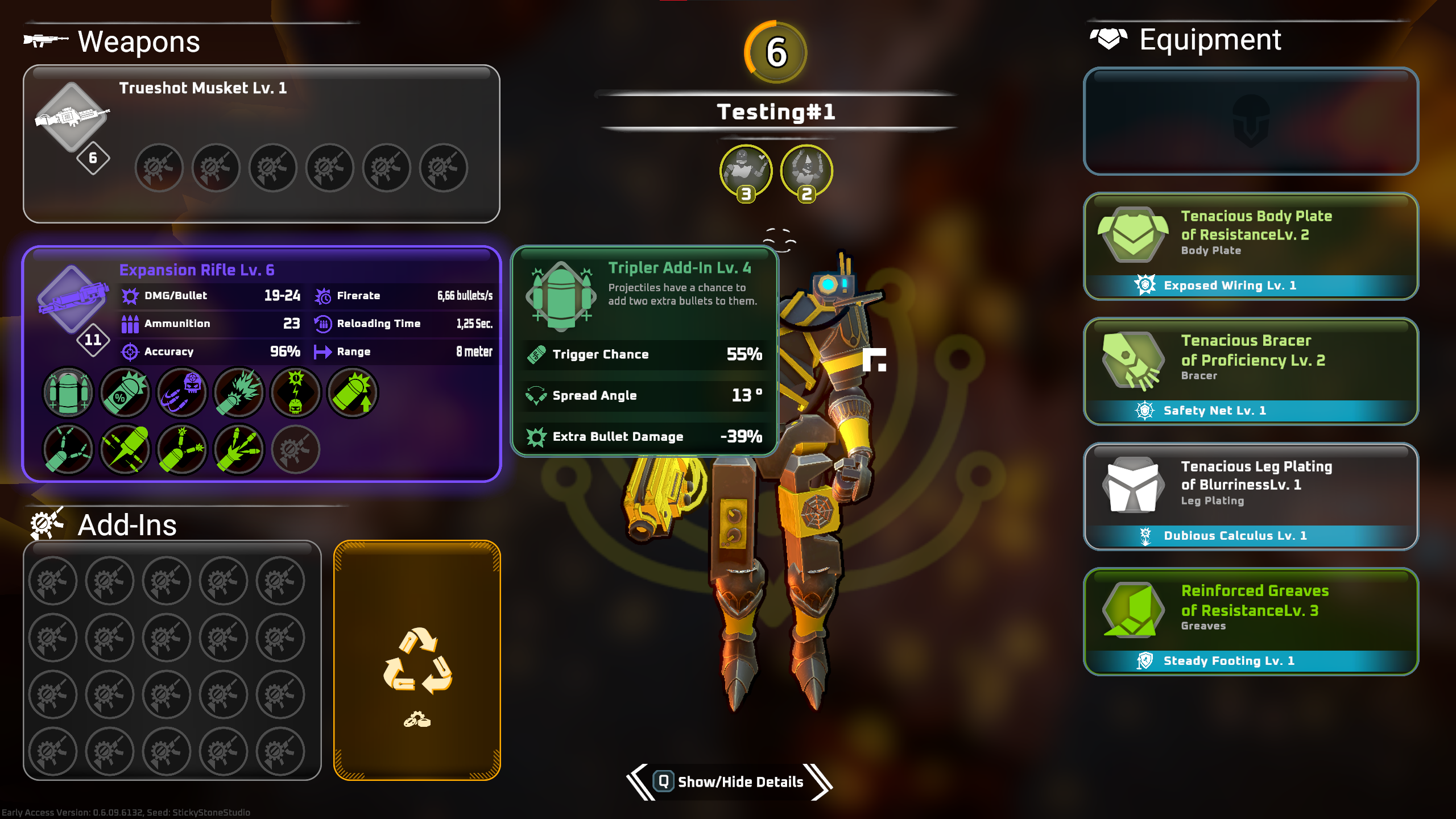Click the Safety Net Lv. 1 perk
This screenshot has width=1456, height=819.
pos(1214,411)
